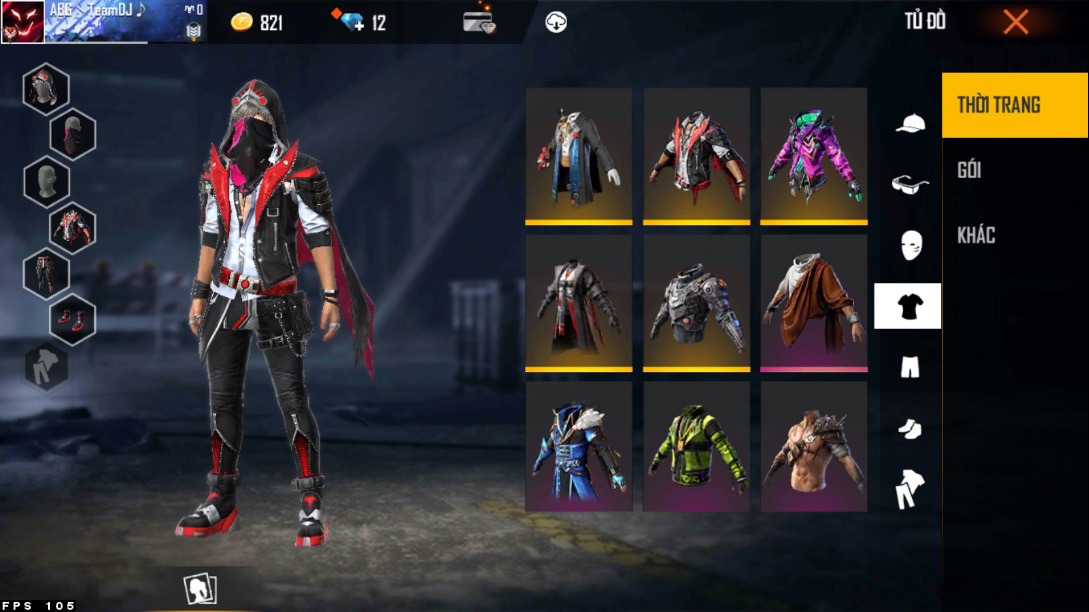
Task: Close the wardrobe with the orange X
Action: point(1015,22)
